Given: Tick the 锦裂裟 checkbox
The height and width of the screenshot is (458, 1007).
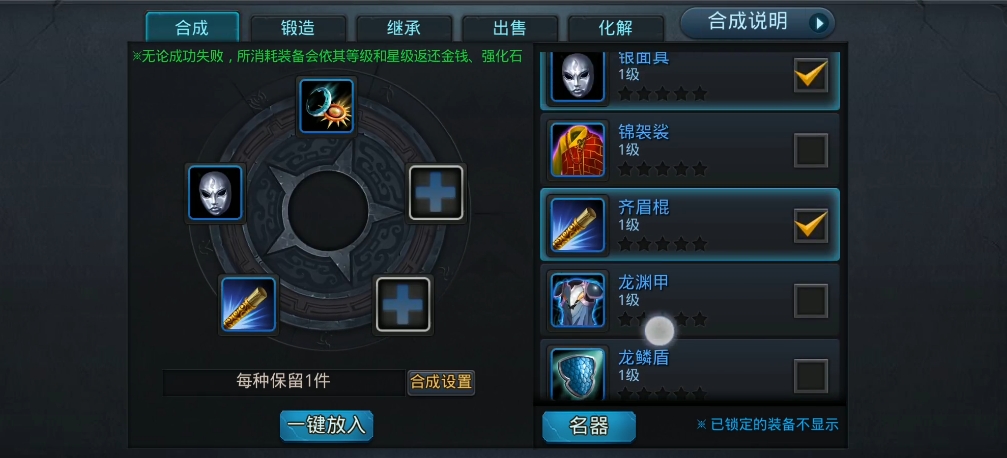Looking at the screenshot, I should coord(811,150).
